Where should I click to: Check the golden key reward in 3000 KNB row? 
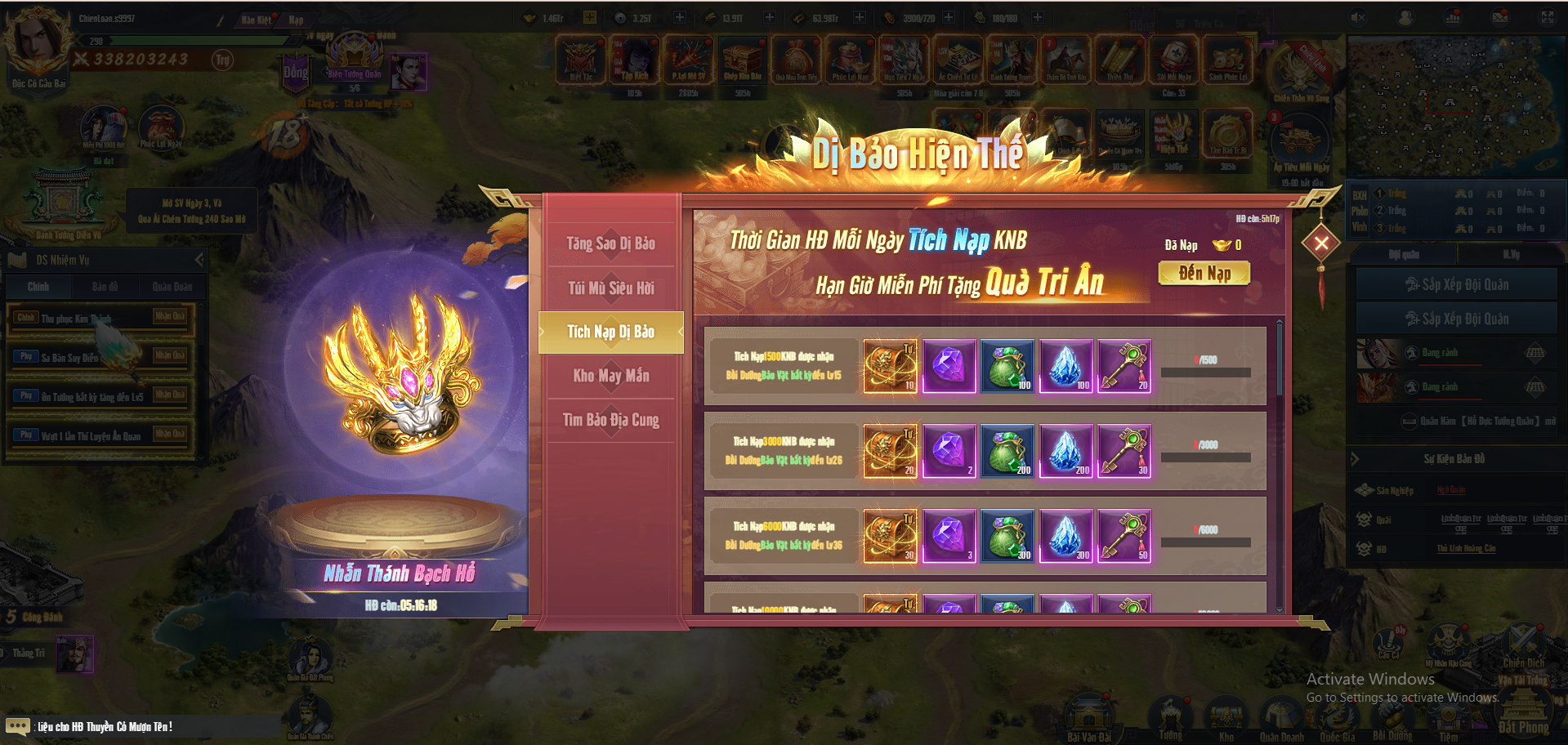(1124, 451)
